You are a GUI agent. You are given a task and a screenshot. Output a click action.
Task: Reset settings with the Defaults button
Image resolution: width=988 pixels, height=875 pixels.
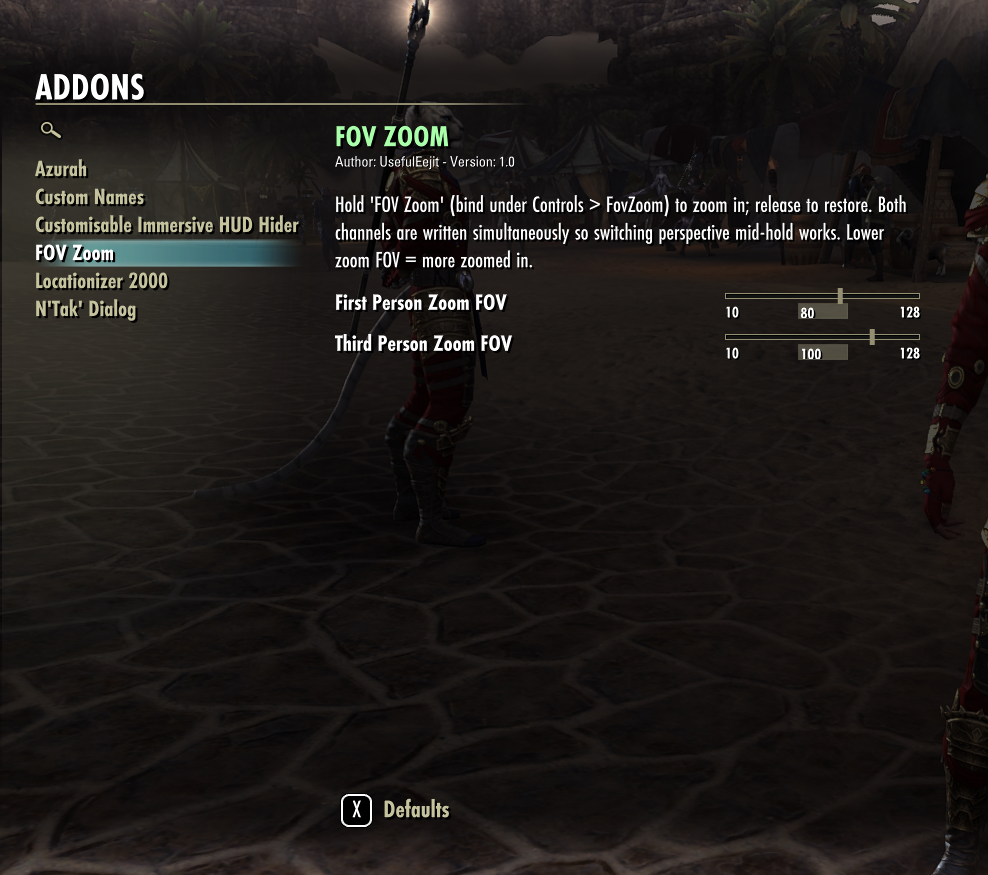(396, 810)
